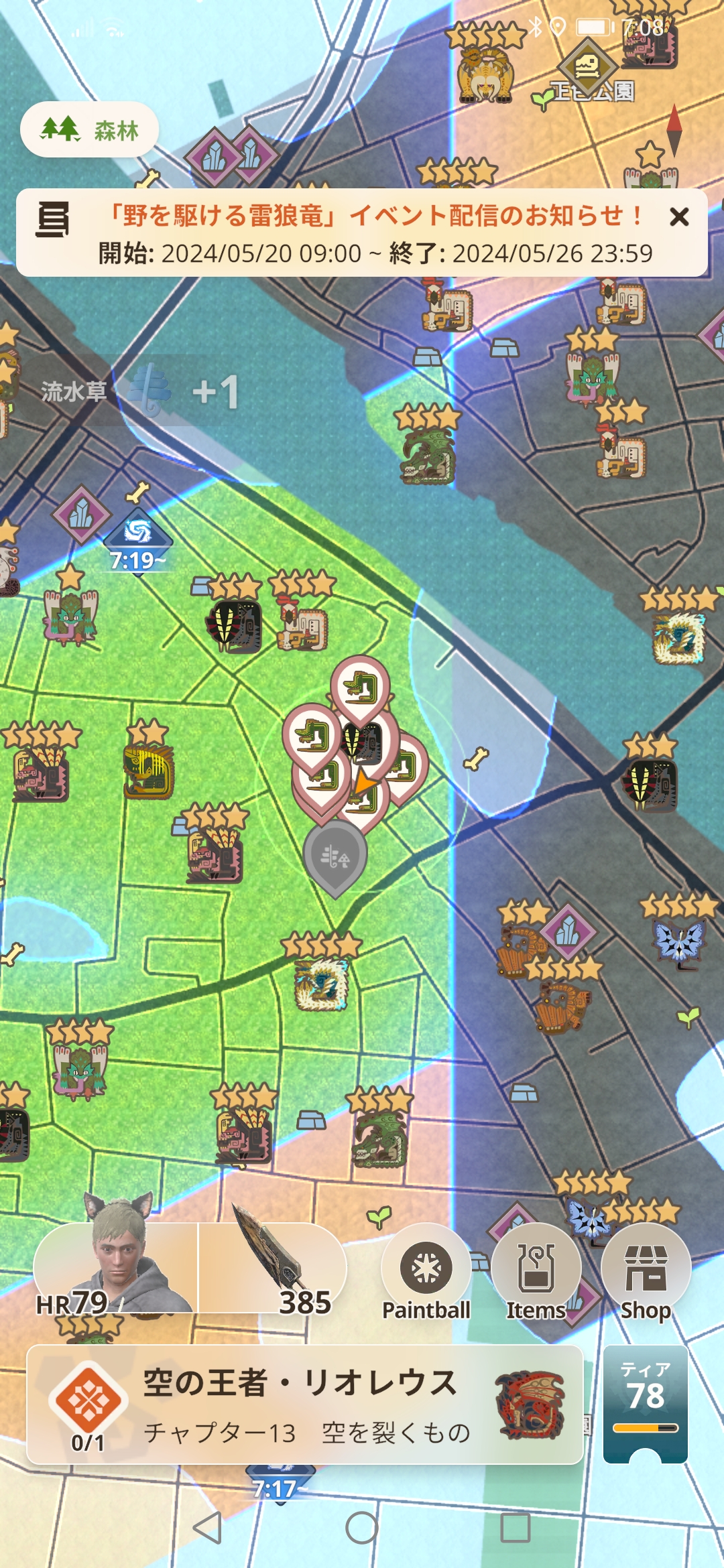Tap the Android back button
Screen dimensions: 724x1568
coord(207,1527)
